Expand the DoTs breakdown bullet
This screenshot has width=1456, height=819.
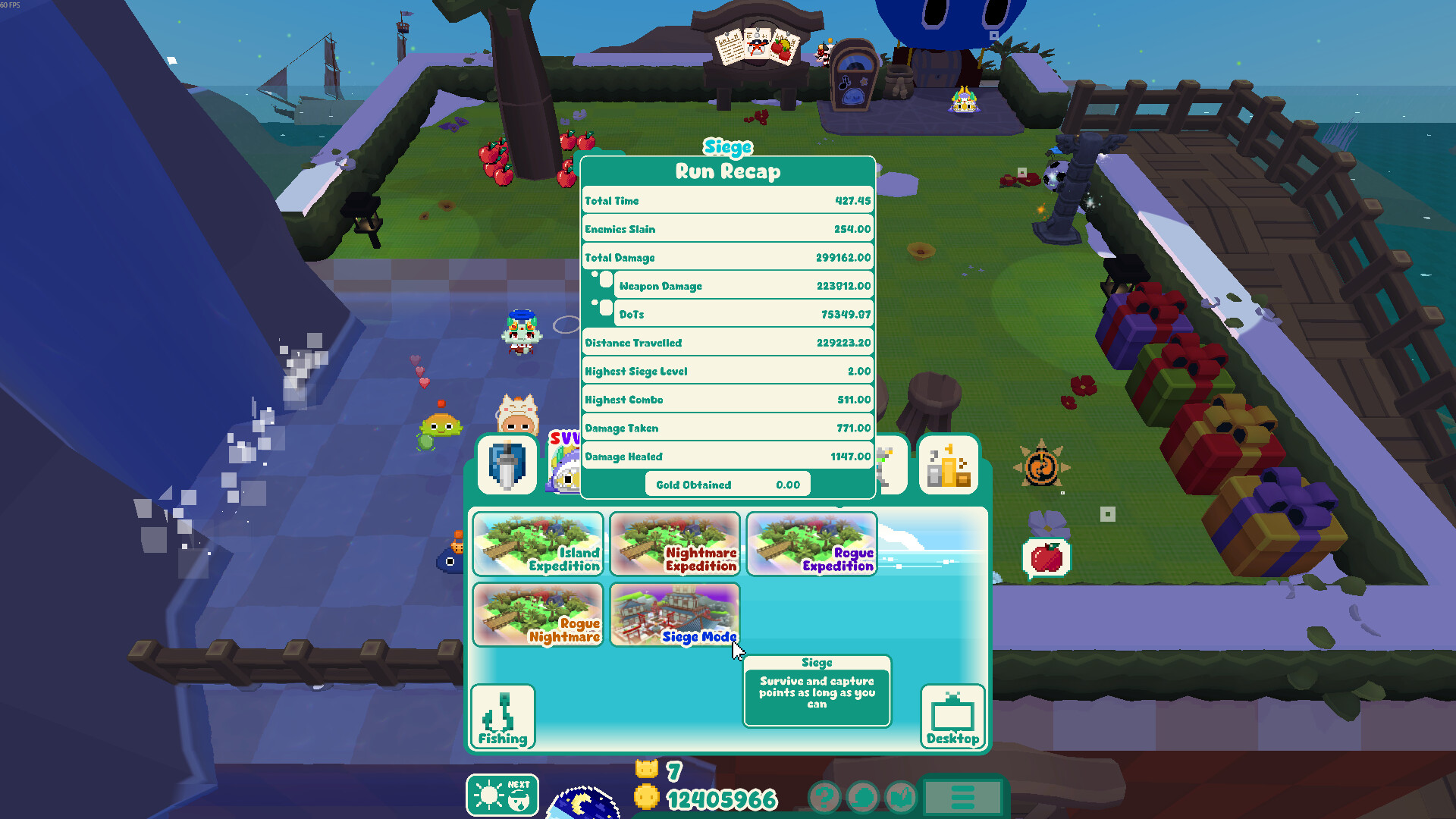[x=607, y=308]
